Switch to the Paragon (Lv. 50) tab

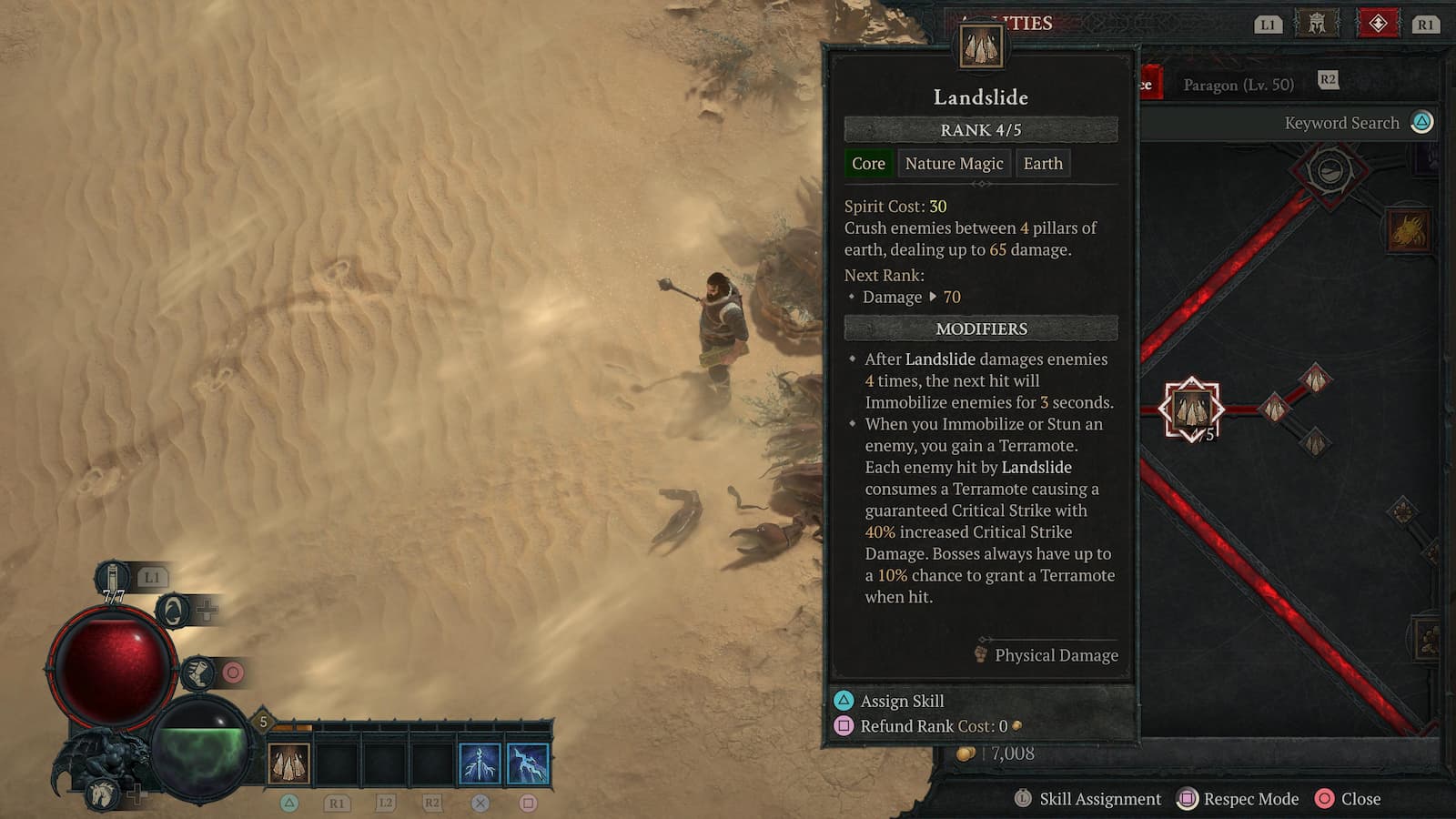coord(1238,85)
